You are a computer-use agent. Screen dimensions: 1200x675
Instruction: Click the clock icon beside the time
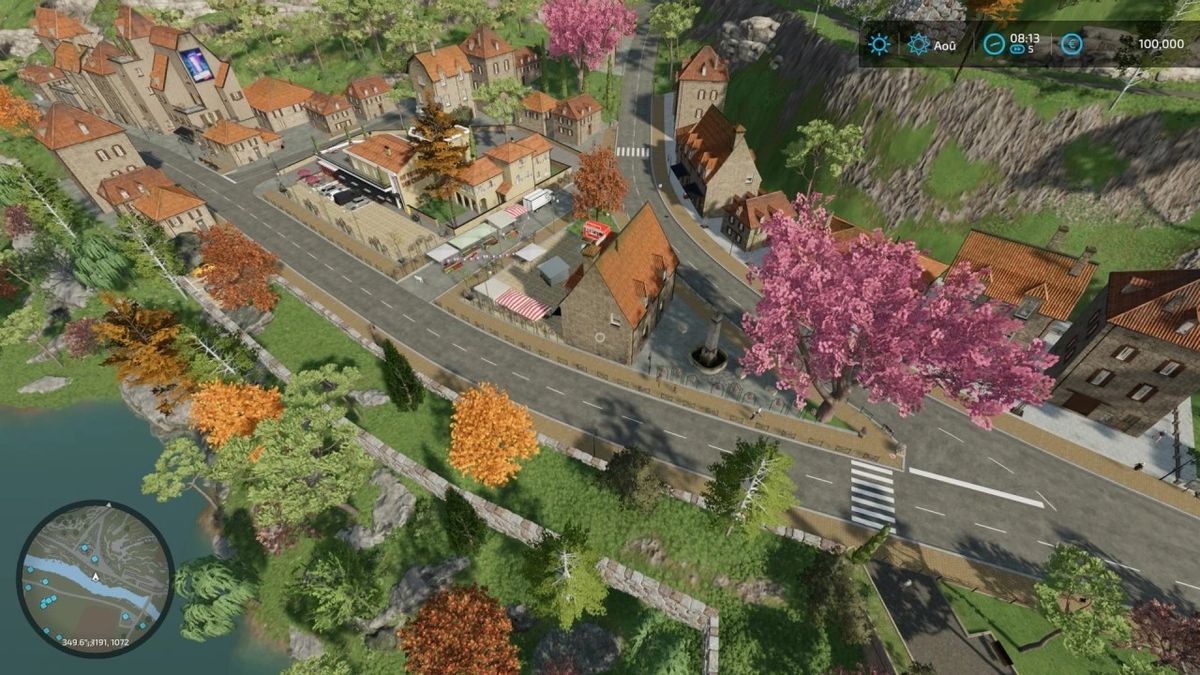pyautogui.click(x=993, y=44)
